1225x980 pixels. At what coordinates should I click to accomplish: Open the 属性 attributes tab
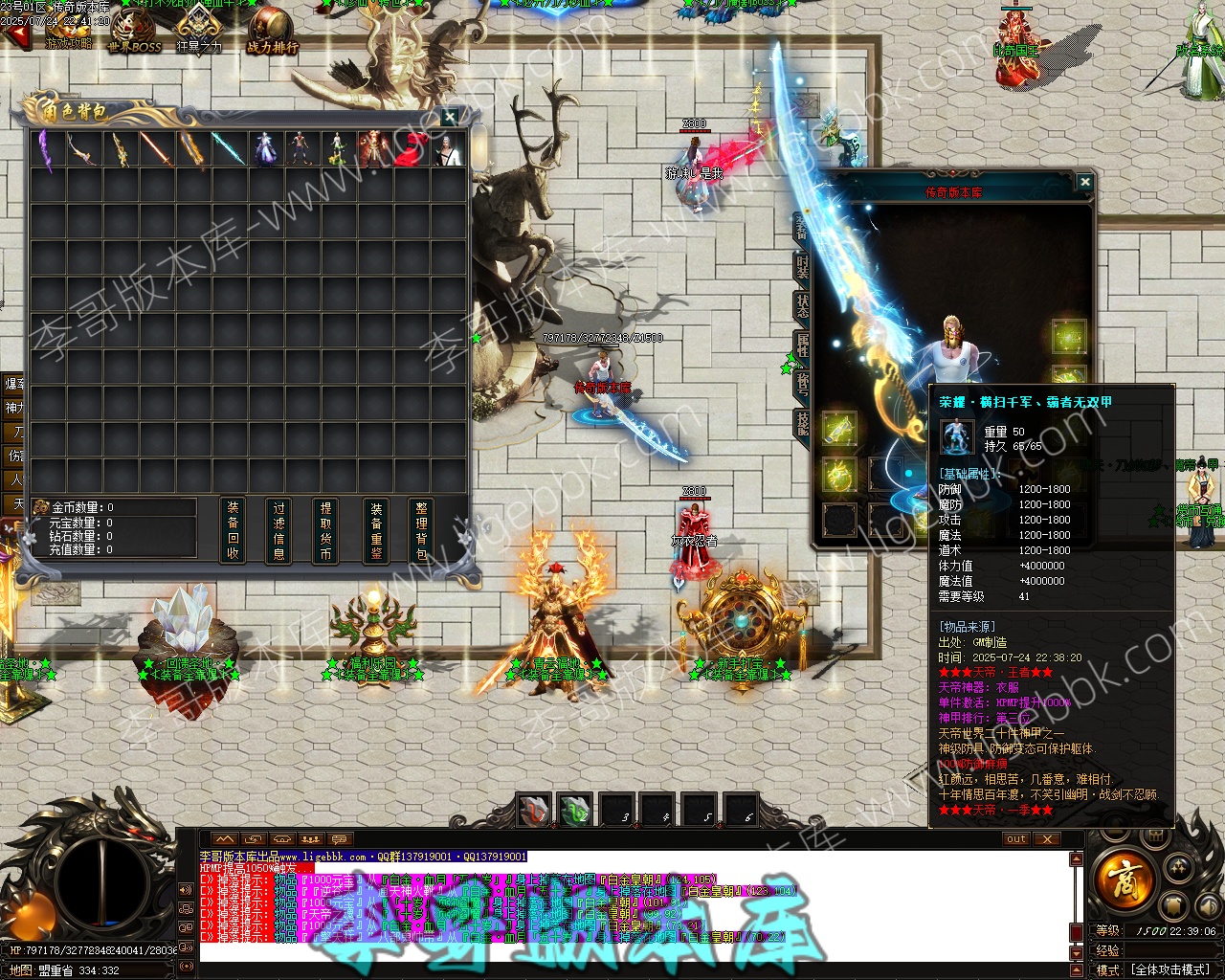click(802, 345)
